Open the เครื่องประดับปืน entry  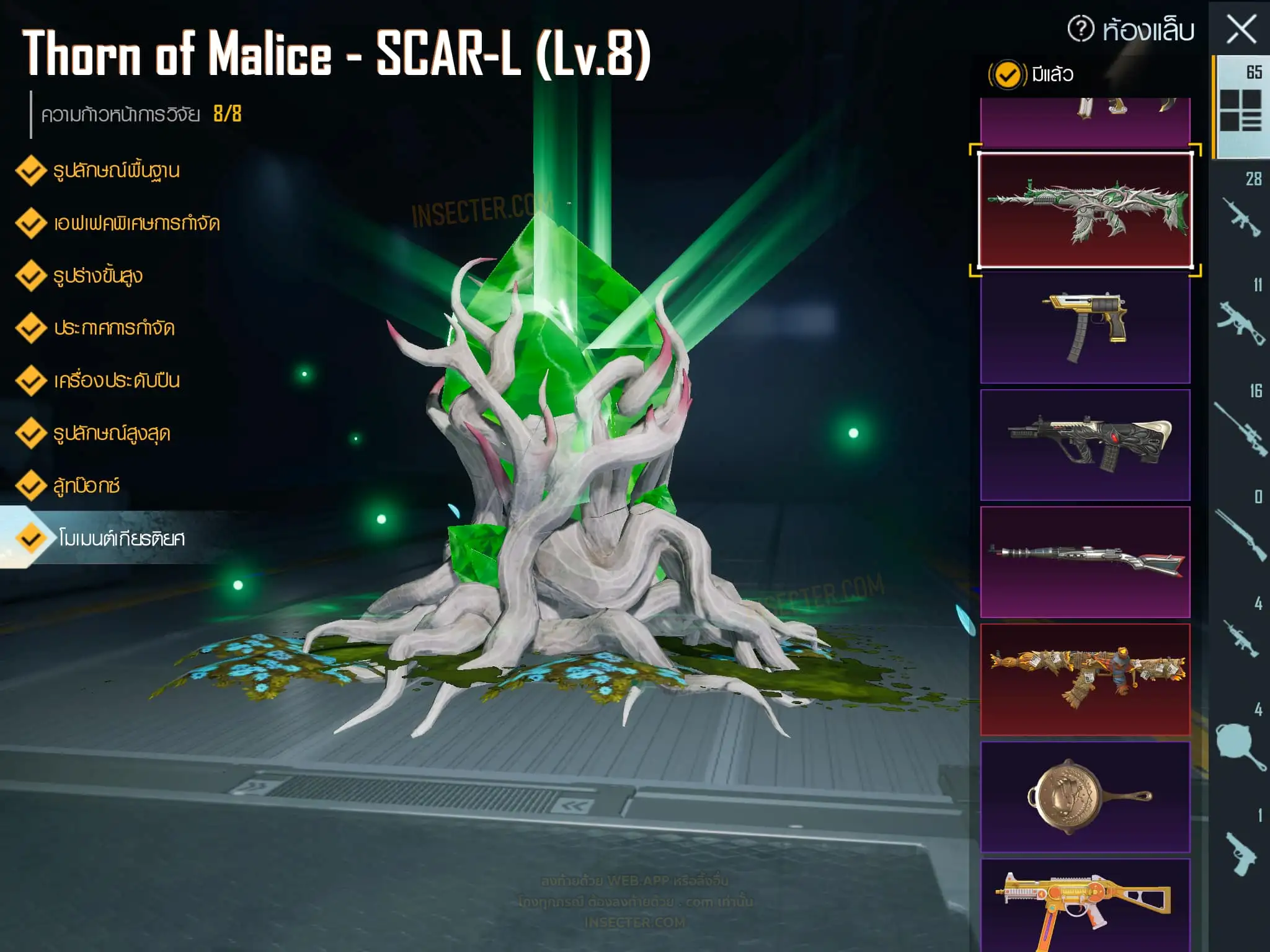[x=116, y=381]
